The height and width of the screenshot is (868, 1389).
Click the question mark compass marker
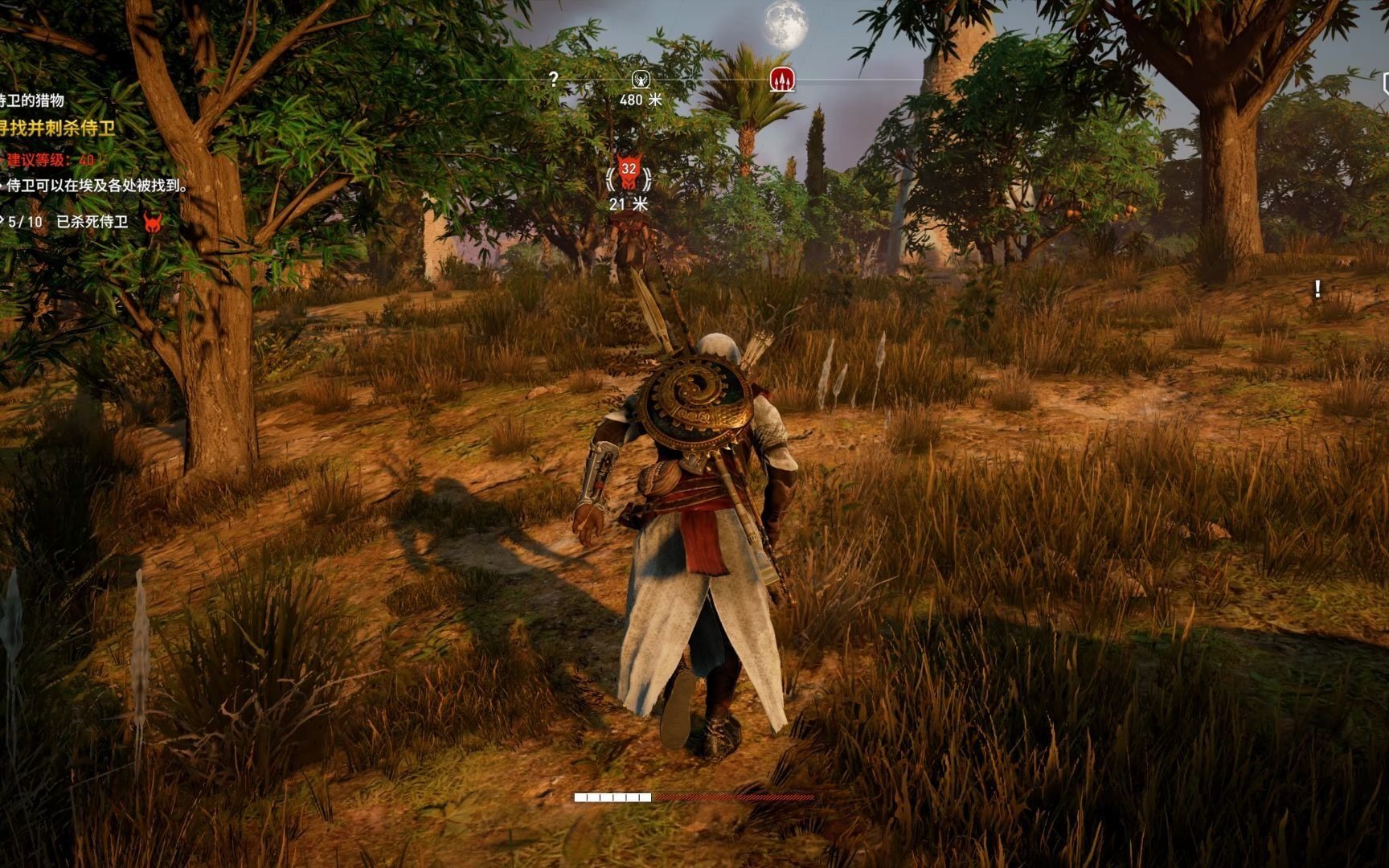coord(553,79)
